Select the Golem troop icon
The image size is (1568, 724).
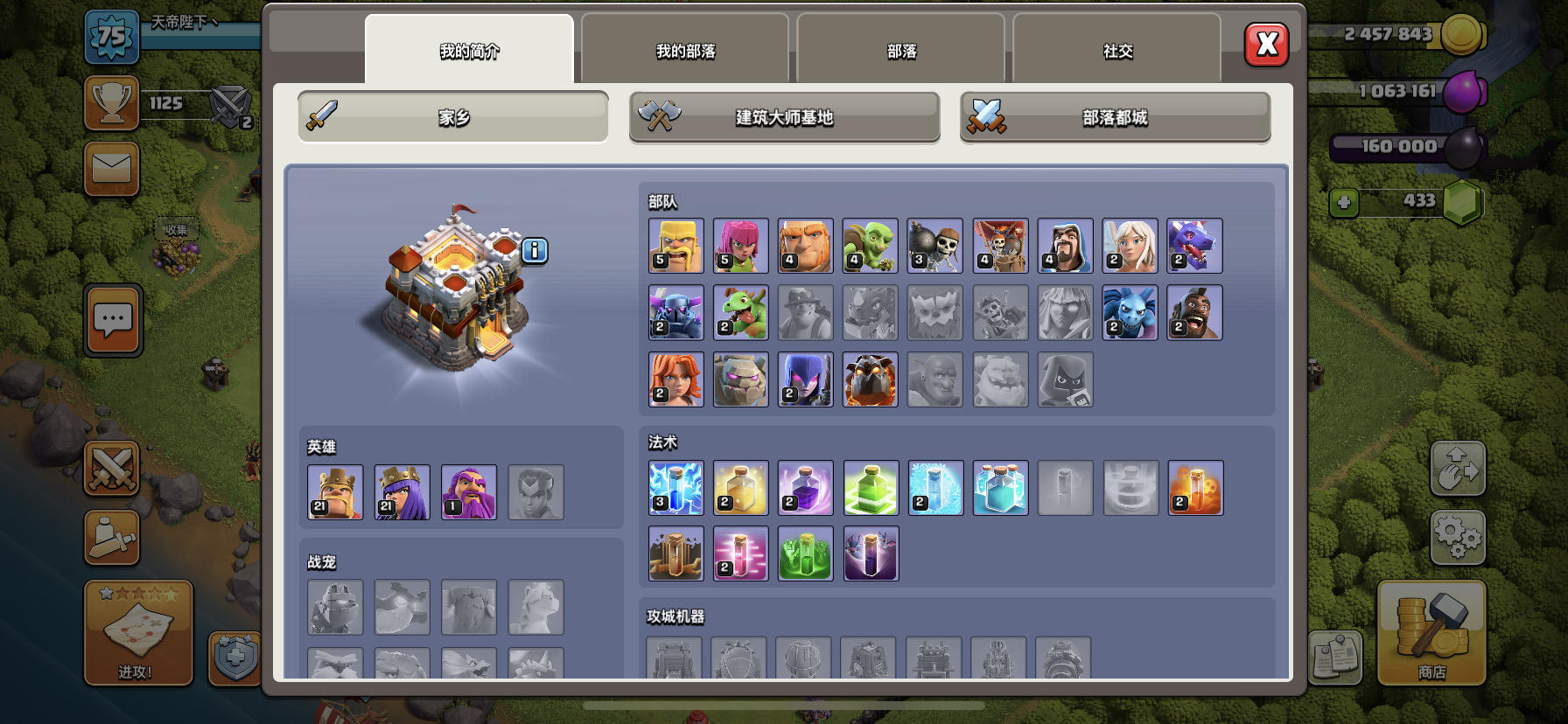click(x=740, y=379)
